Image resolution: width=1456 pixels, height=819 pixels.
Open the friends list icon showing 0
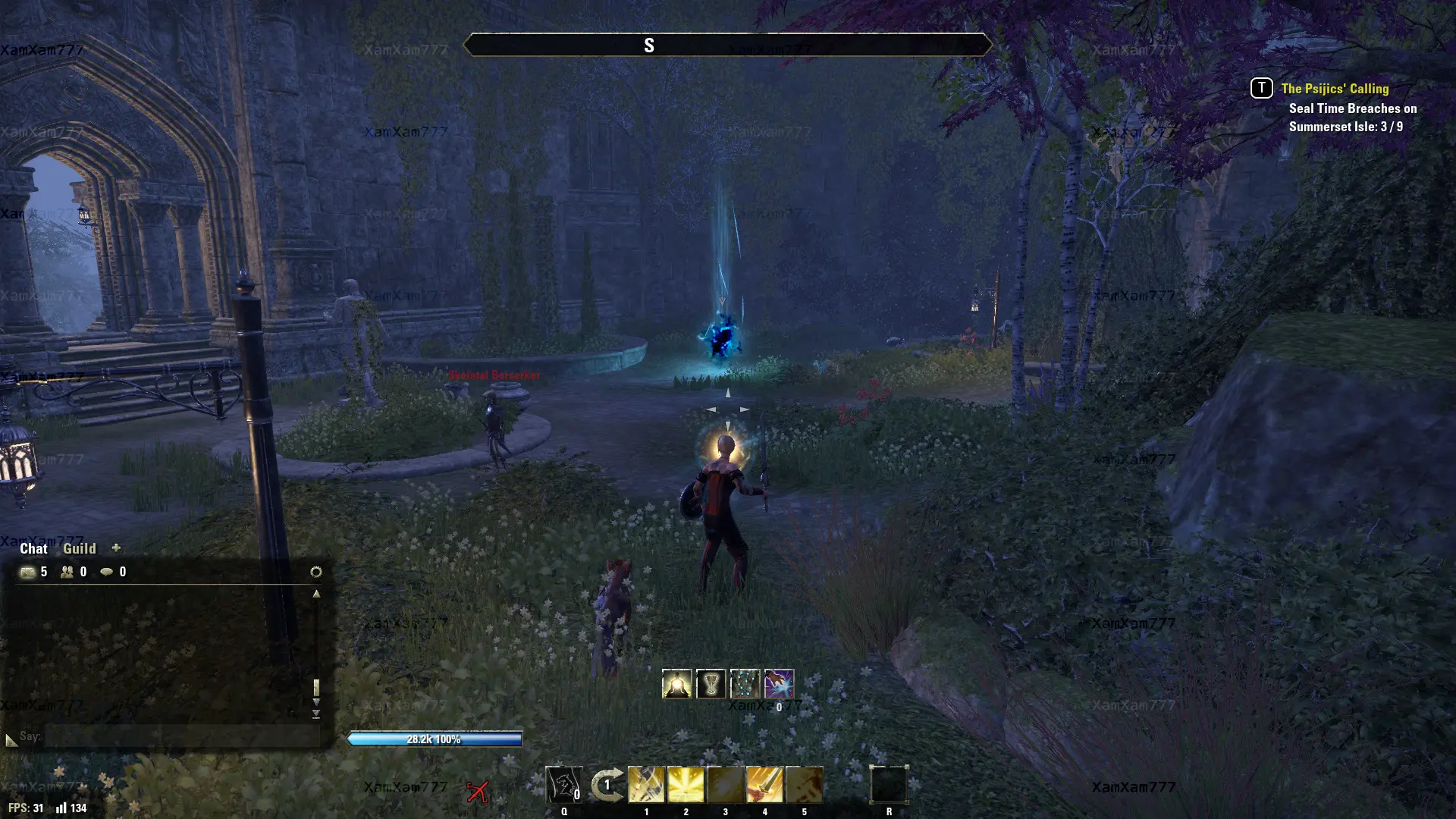(x=67, y=572)
